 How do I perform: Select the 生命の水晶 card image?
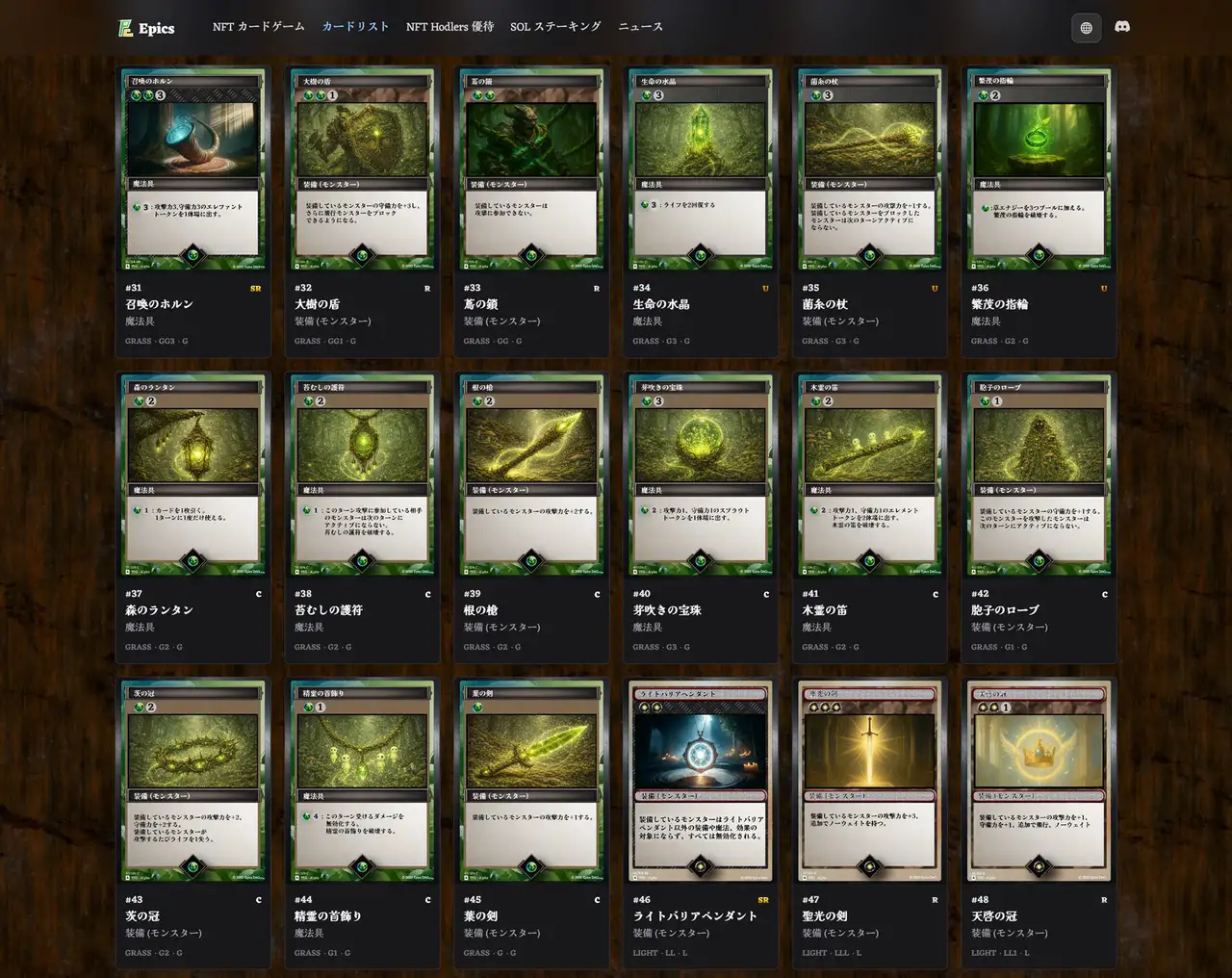[x=701, y=168]
